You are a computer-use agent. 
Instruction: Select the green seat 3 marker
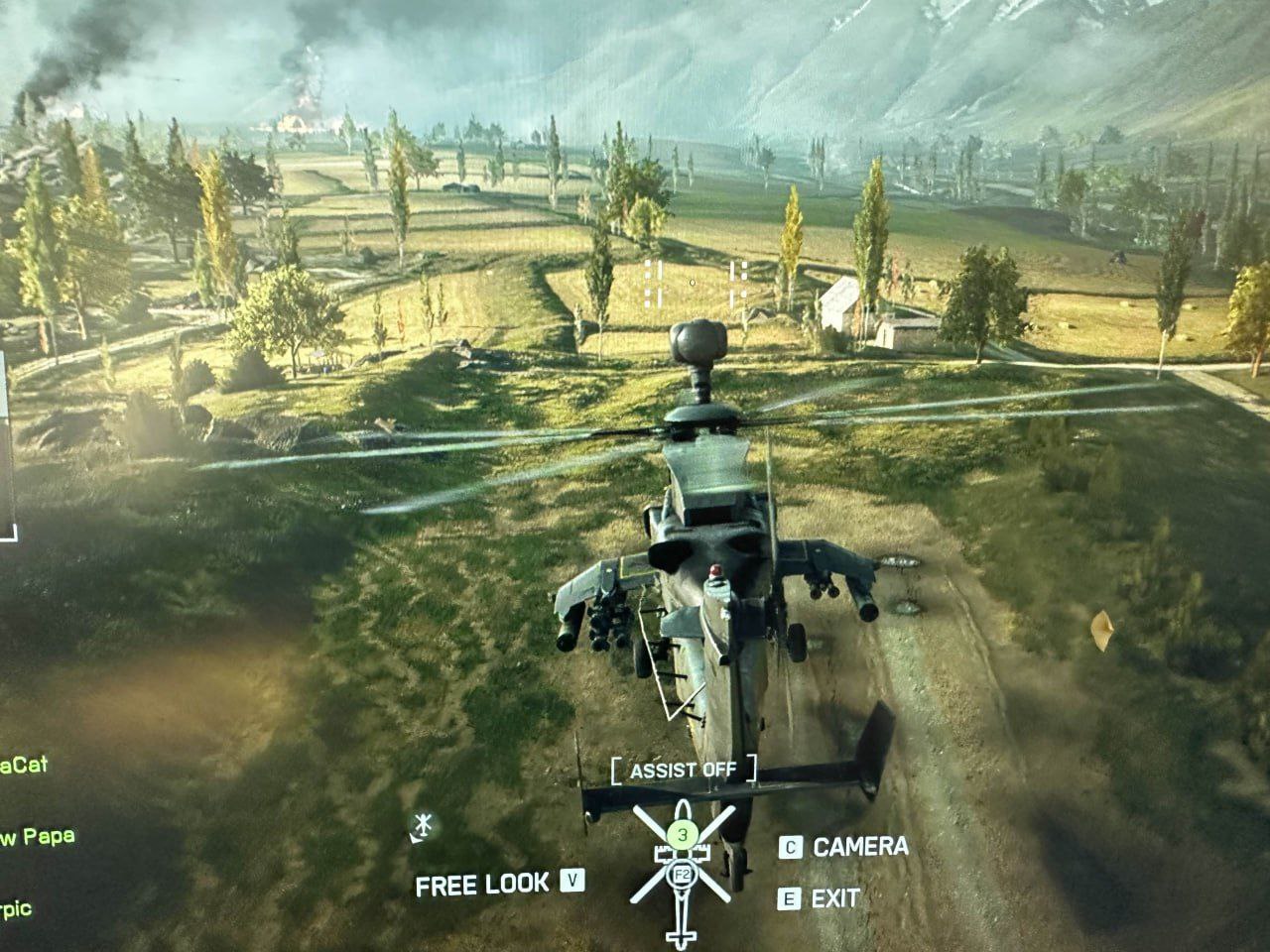pyautogui.click(x=681, y=834)
